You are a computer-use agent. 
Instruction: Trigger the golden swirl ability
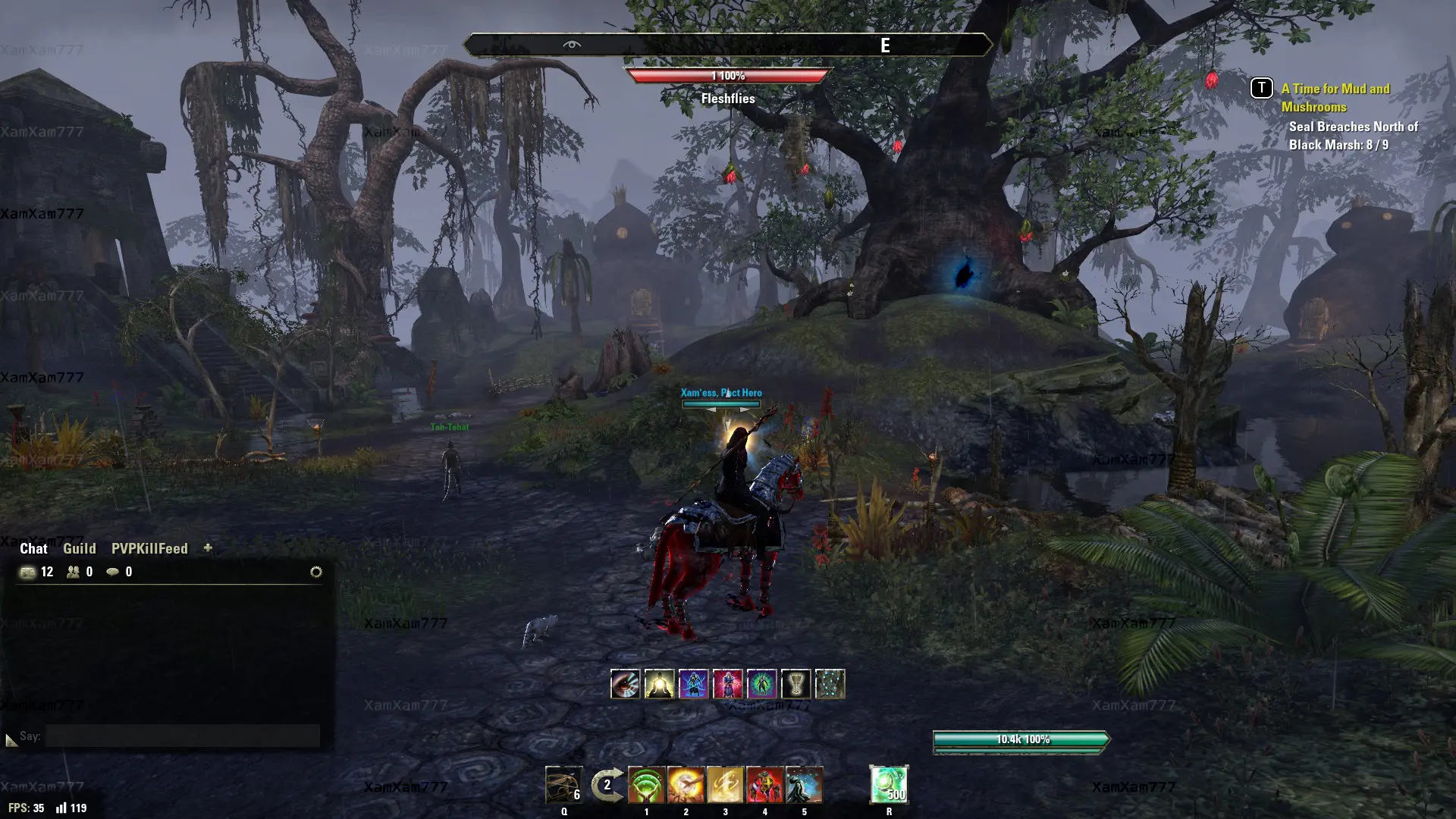coord(725,785)
